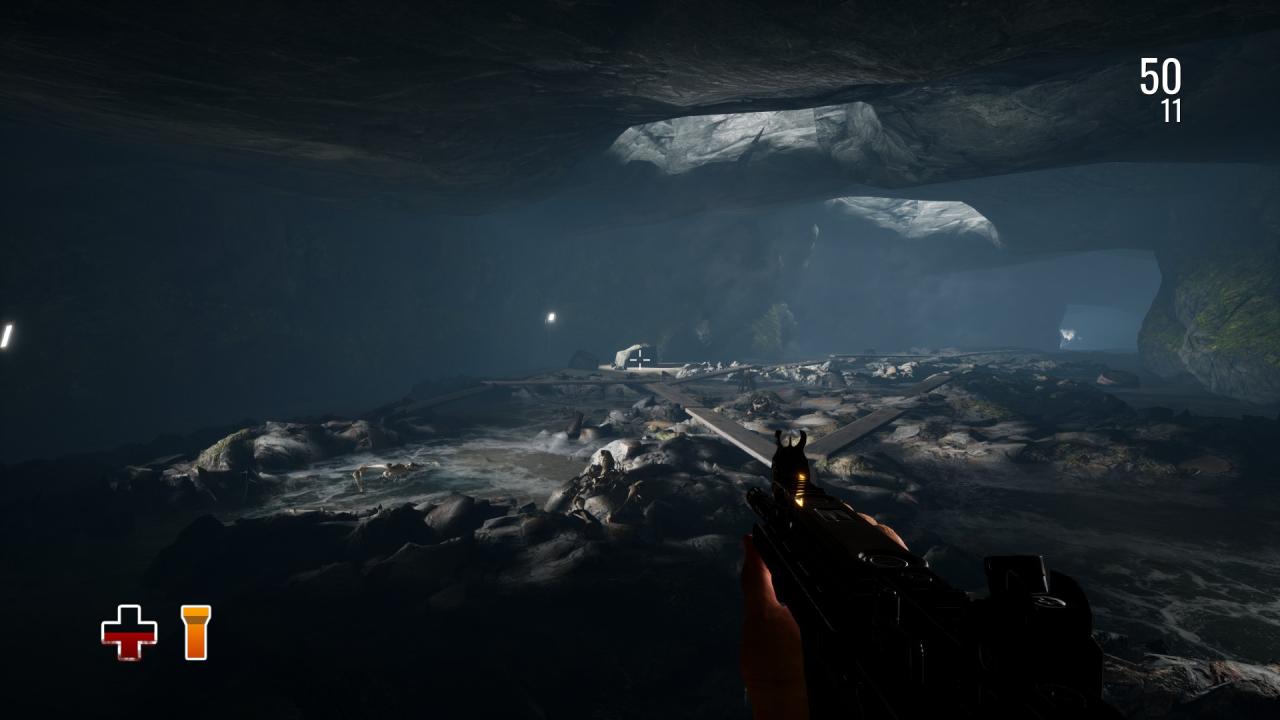This screenshot has width=1280, height=720.
Task: Toggle the orange flashlight icon
Action: click(x=196, y=632)
